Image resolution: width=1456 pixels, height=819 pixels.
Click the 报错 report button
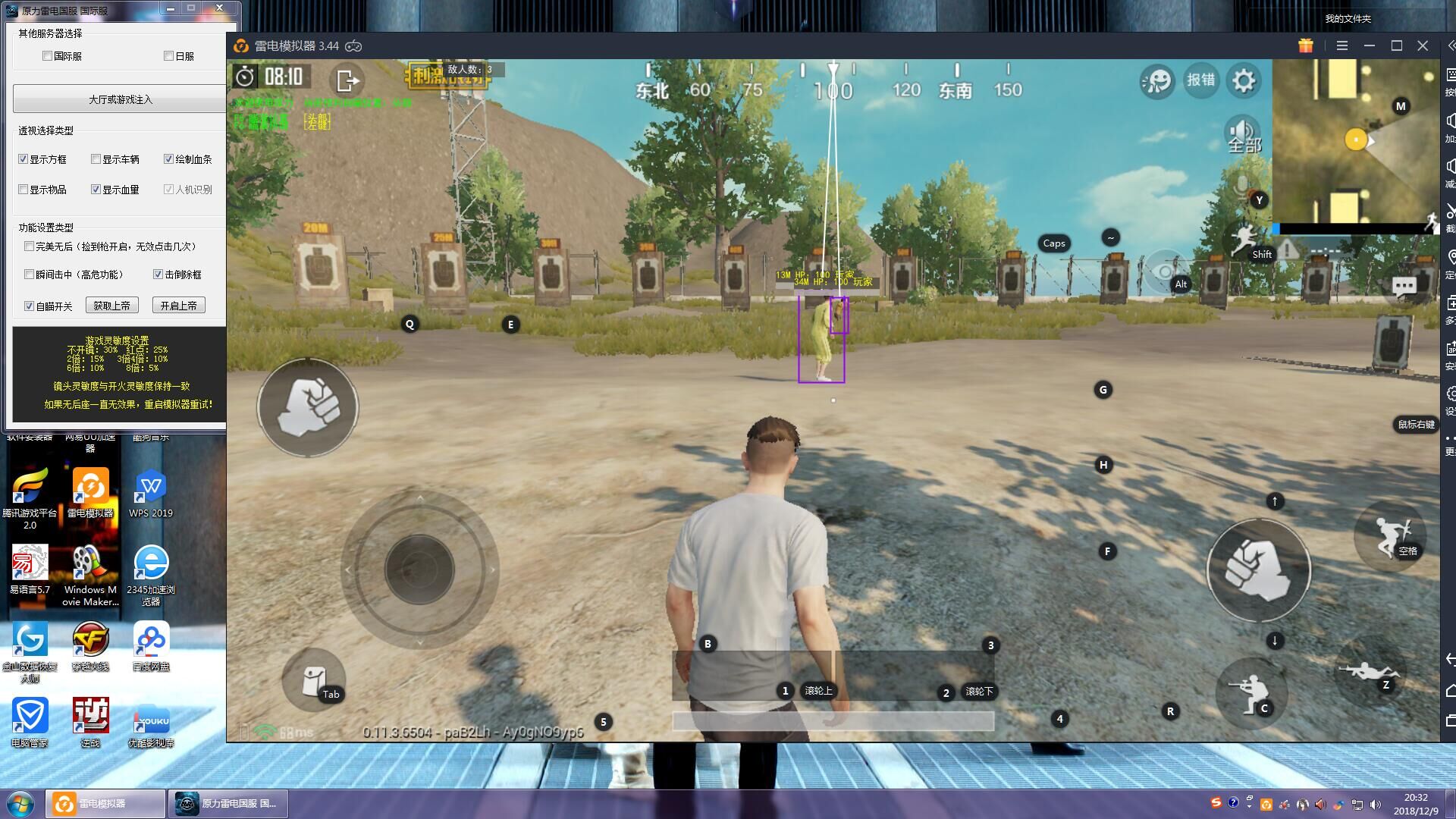1200,80
